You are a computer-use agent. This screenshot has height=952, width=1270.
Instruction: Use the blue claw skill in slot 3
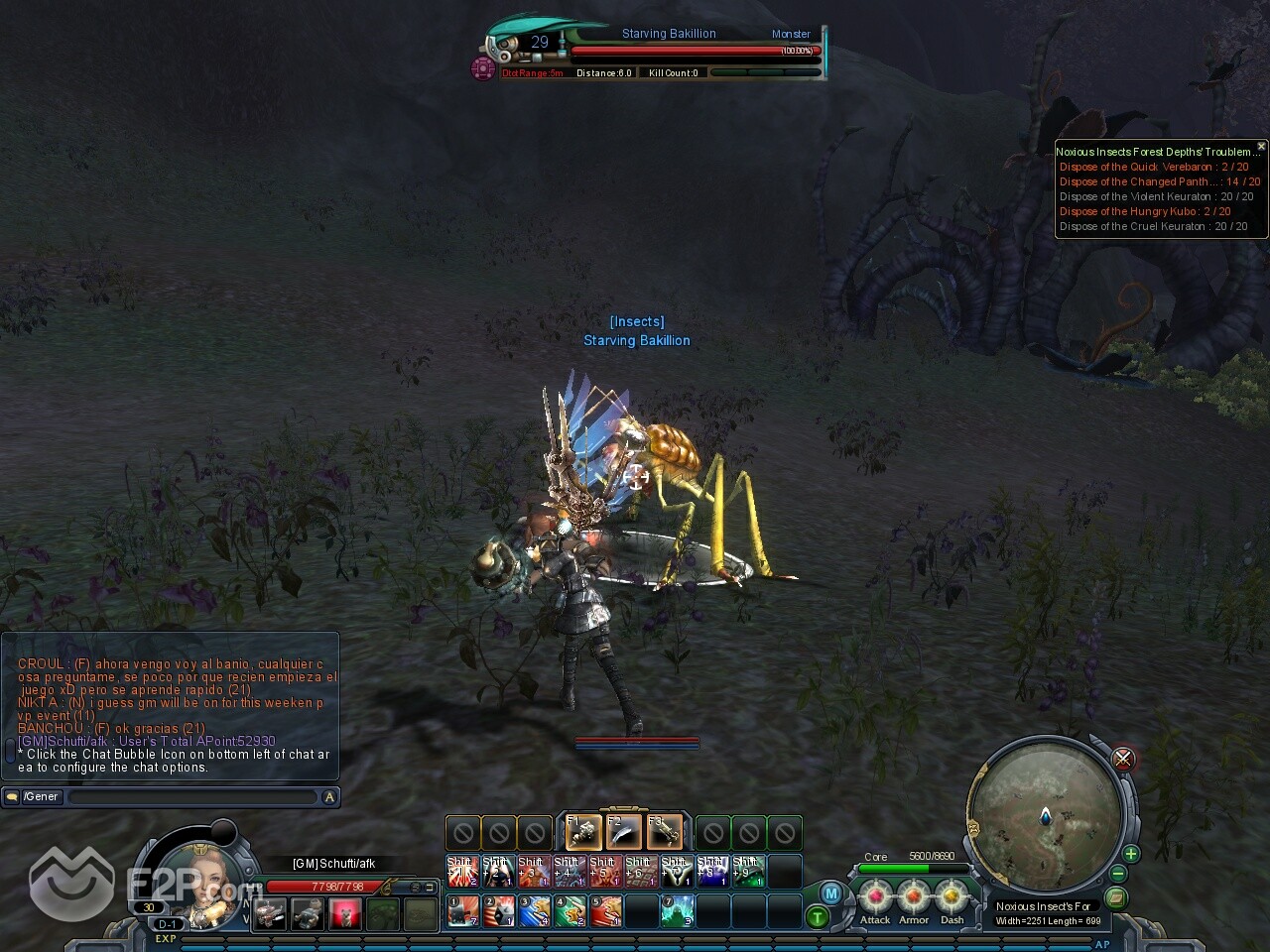coord(534,910)
